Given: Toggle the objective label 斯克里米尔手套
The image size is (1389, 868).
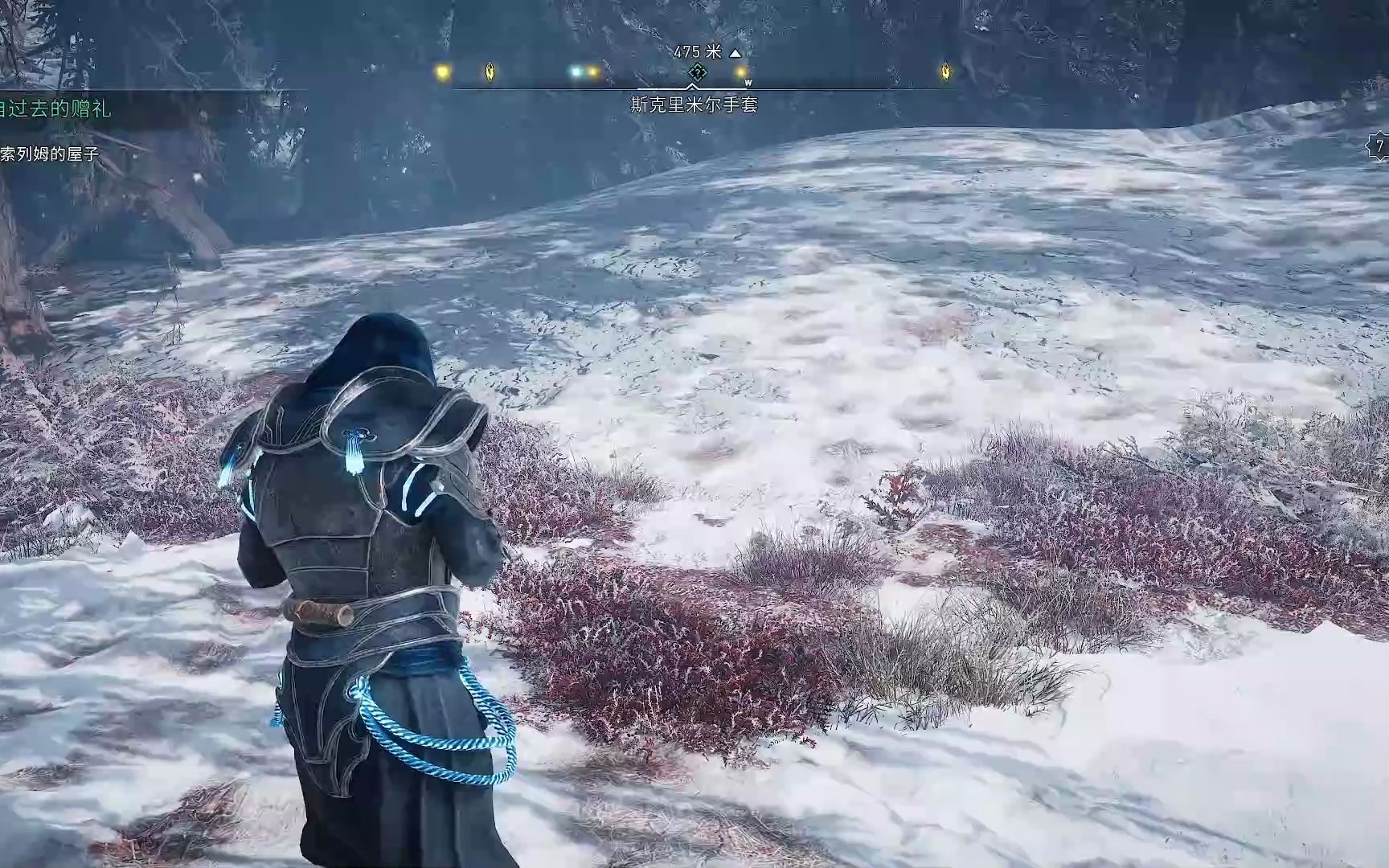Looking at the screenshot, I should tap(694, 103).
